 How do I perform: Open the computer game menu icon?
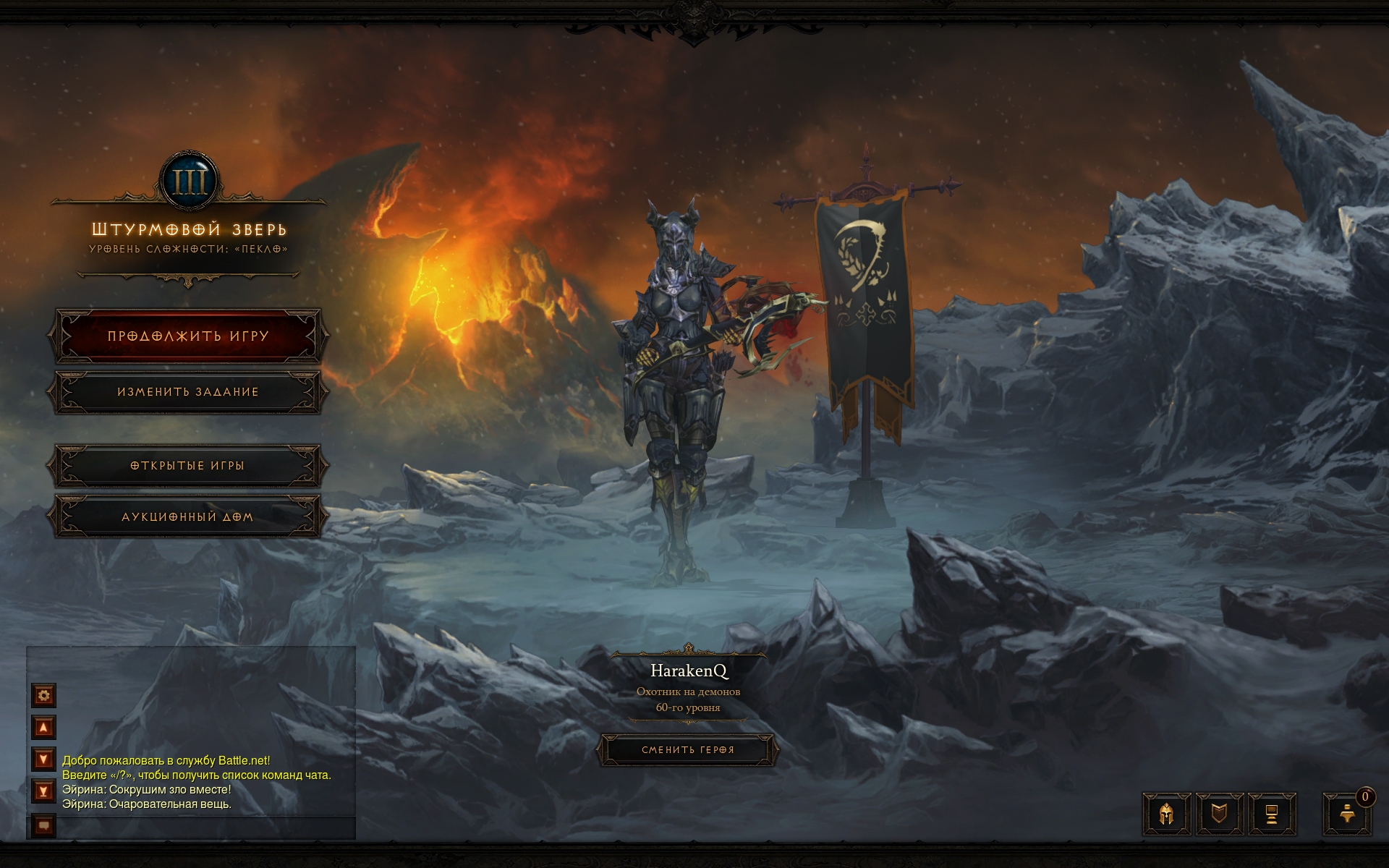tap(1272, 814)
